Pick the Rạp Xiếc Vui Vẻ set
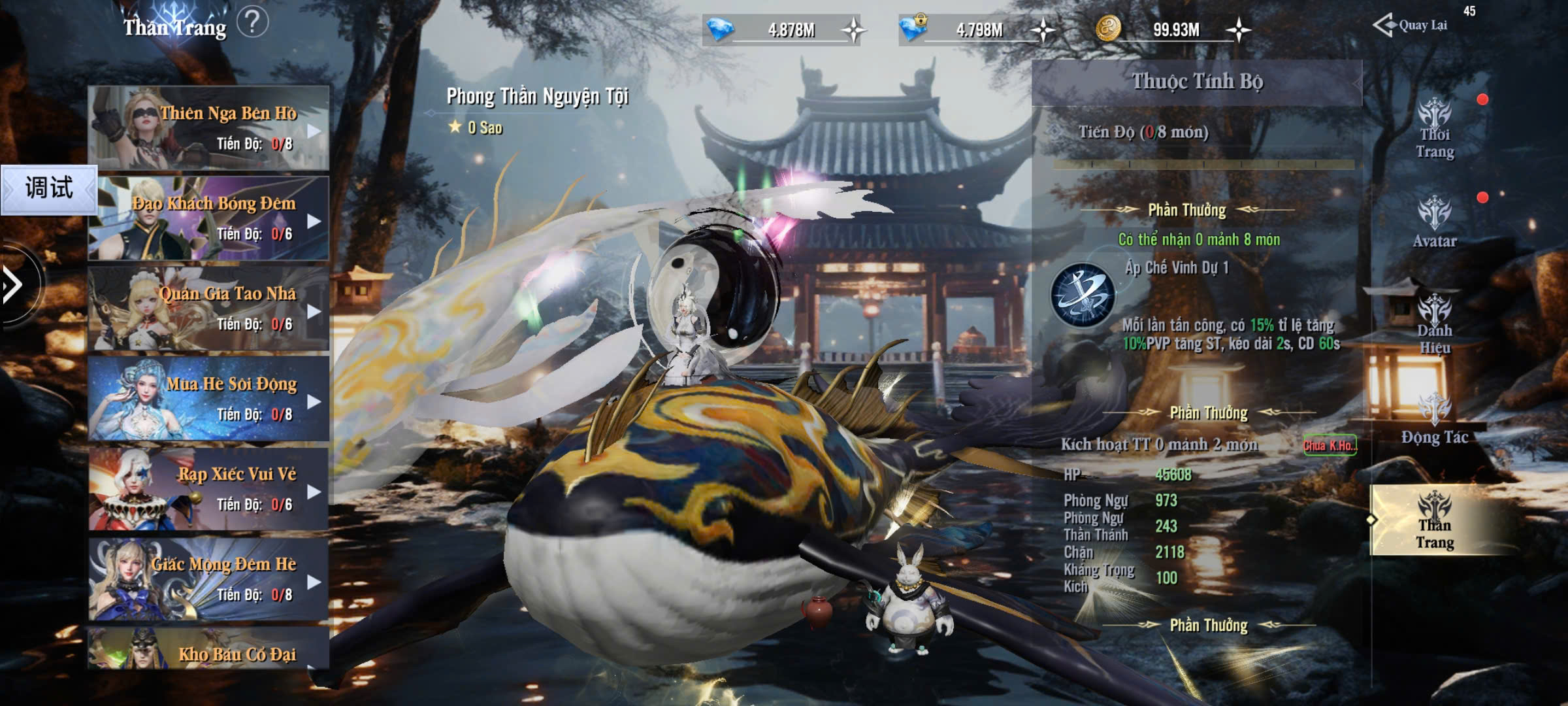 208,488
